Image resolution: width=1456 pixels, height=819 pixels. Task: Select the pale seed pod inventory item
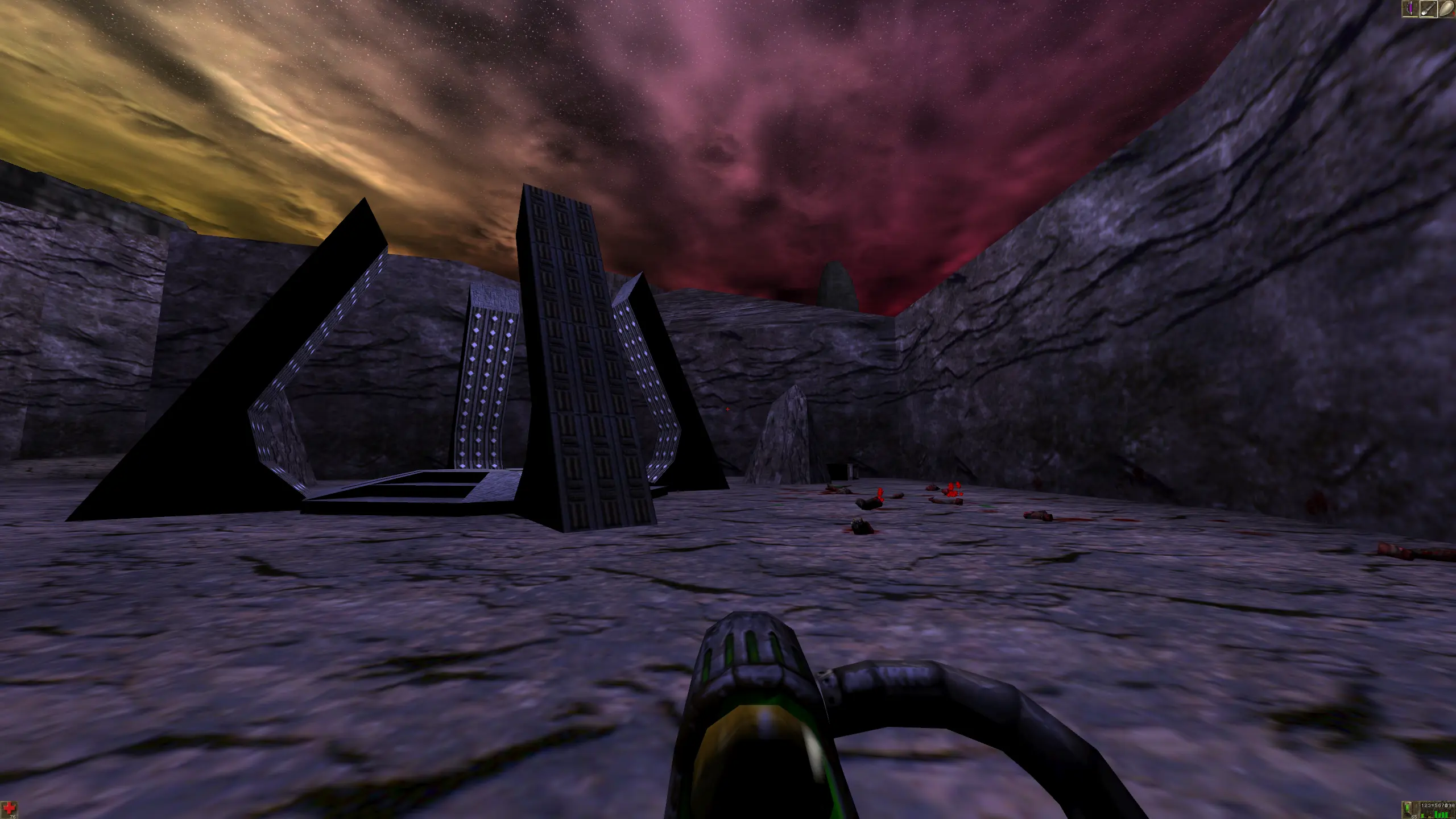coord(1446,9)
